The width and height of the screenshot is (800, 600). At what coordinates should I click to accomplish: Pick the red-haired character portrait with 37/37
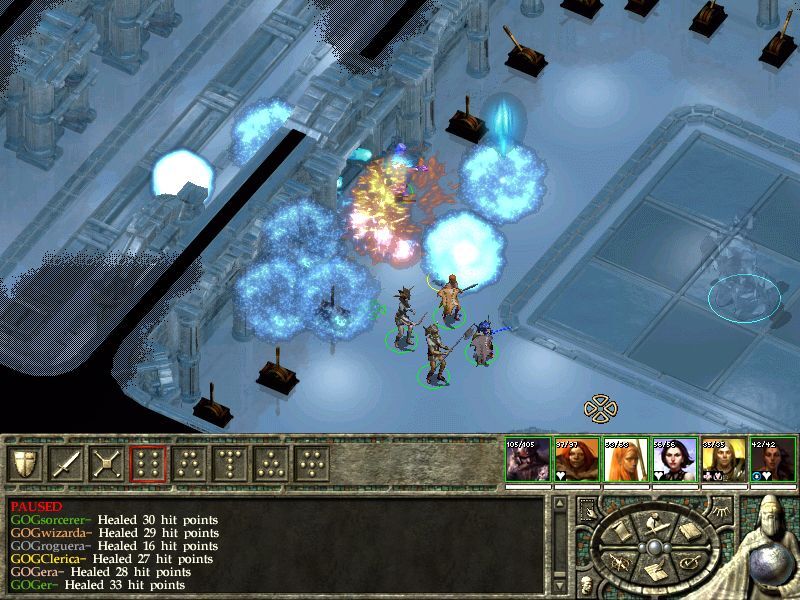[x=575, y=460]
